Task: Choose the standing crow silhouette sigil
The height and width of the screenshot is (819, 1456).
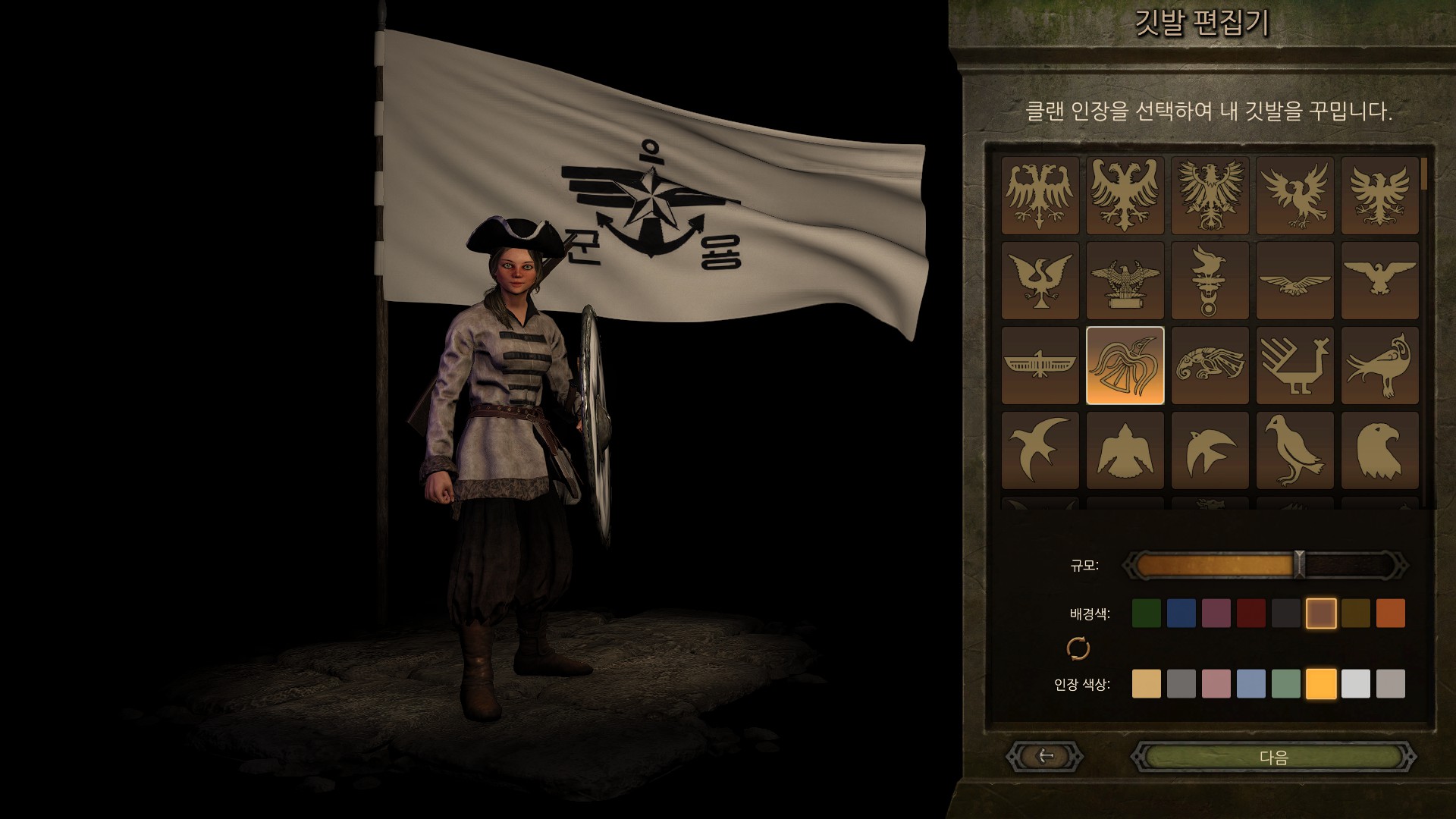Action: pos(1294,450)
